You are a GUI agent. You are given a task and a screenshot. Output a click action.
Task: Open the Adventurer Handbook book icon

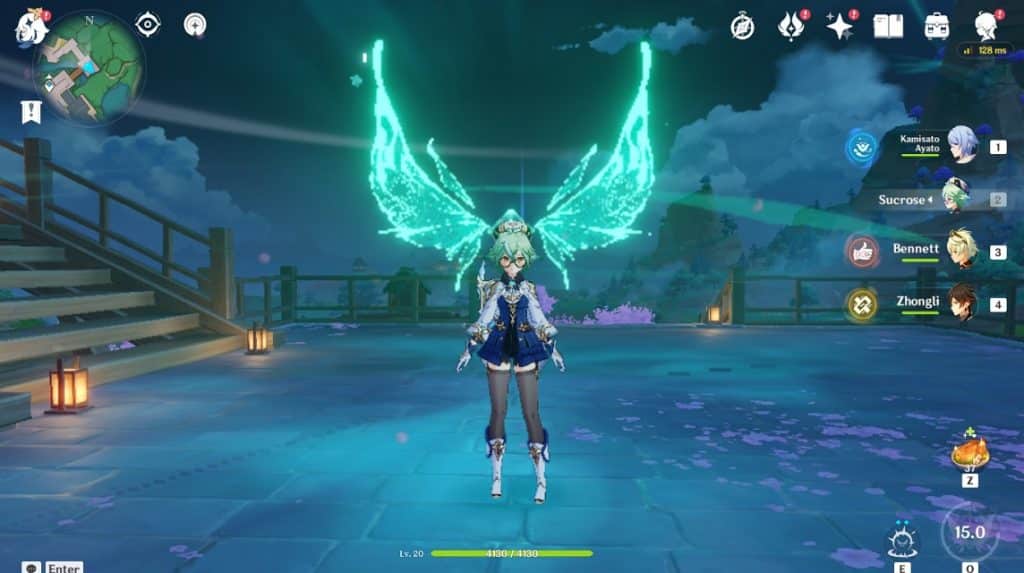888,26
